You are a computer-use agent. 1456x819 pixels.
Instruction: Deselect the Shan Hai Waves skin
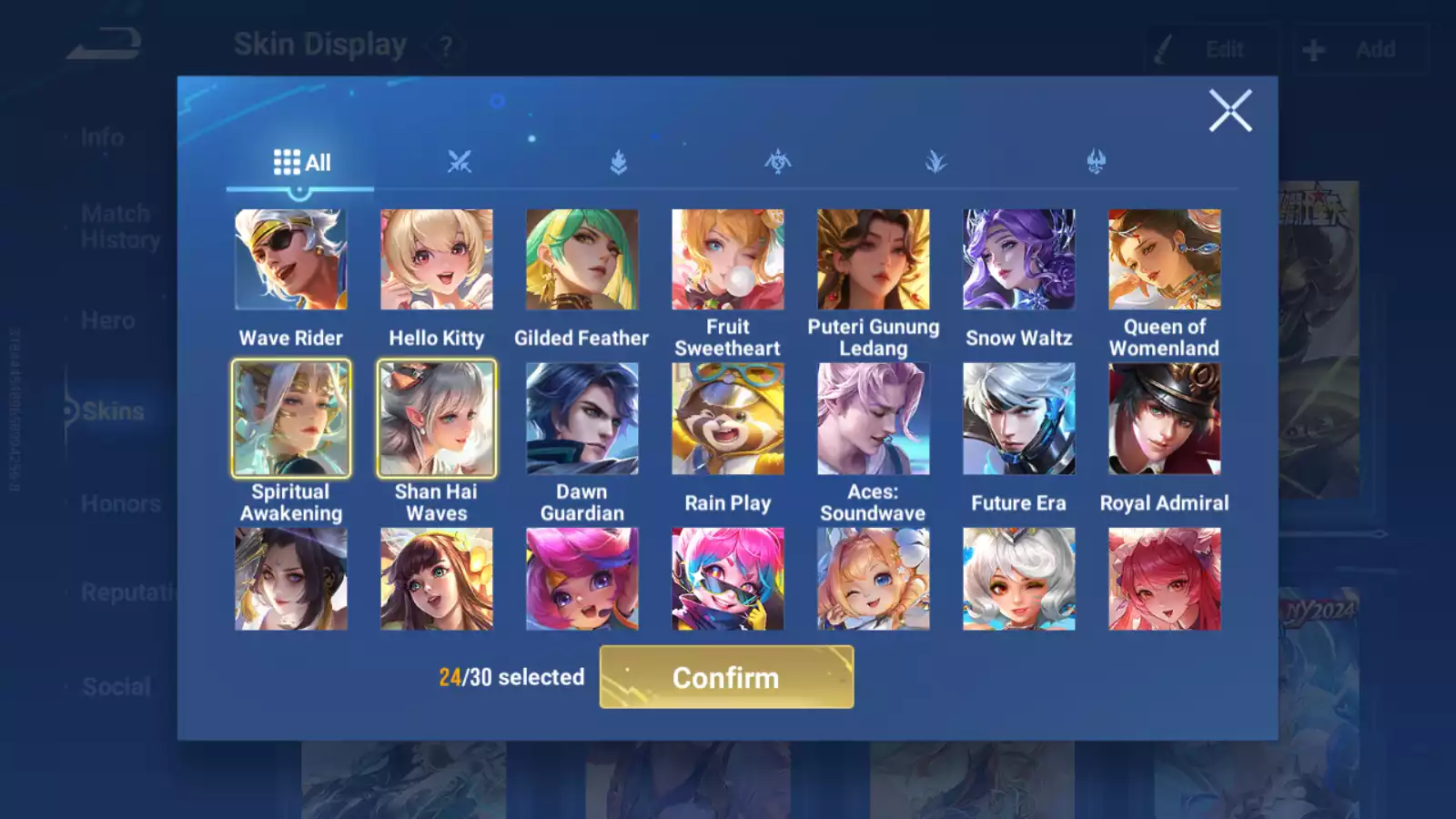(437, 419)
